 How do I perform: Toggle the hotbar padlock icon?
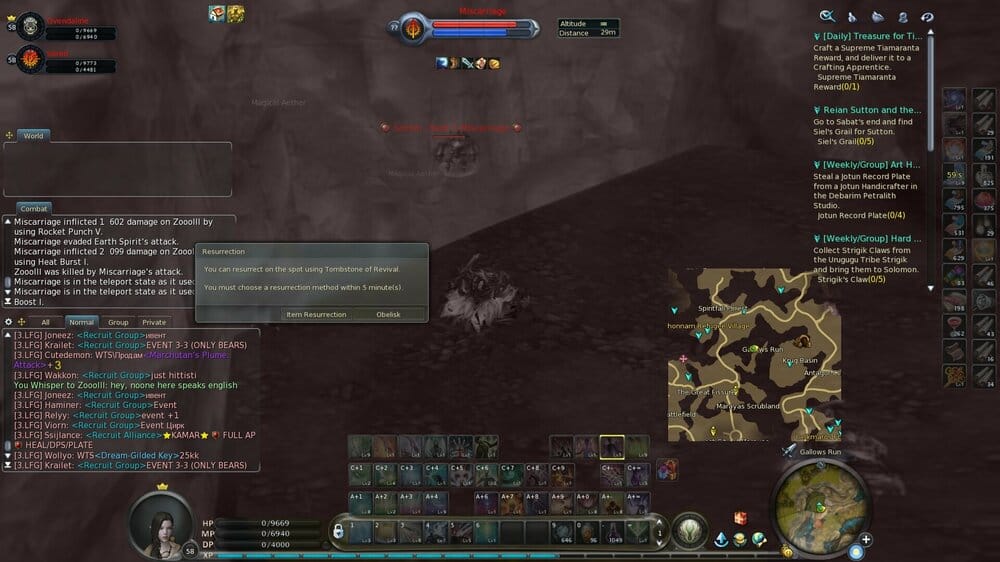pos(339,530)
